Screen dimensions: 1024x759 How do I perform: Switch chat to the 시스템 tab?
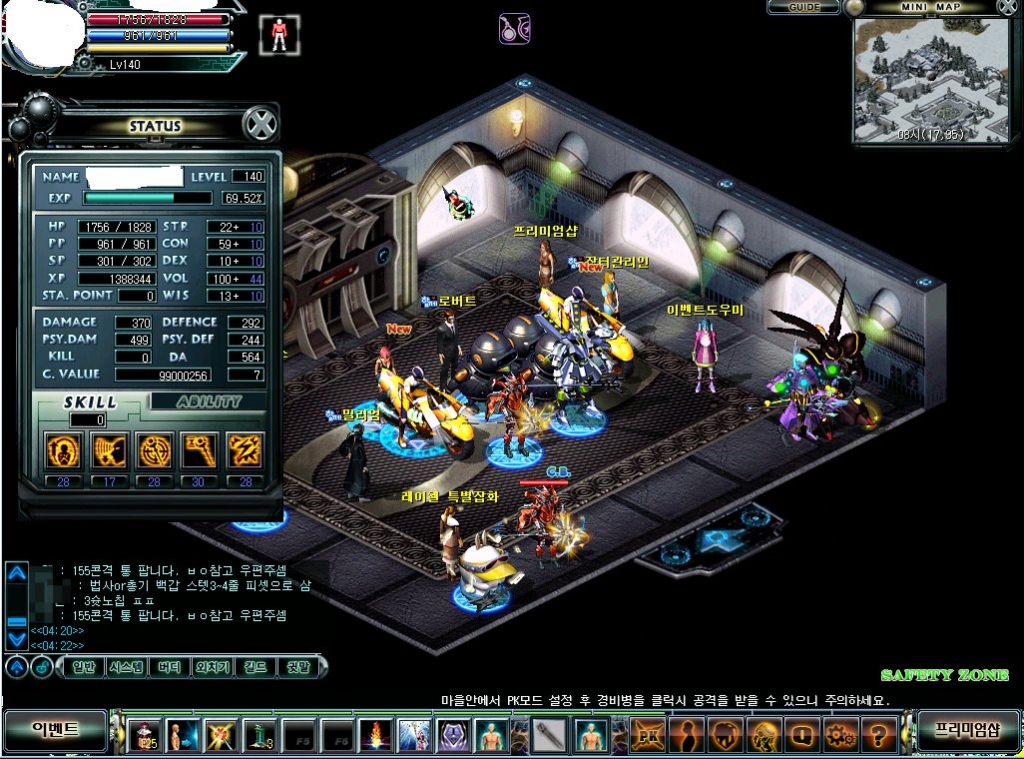pos(127,667)
